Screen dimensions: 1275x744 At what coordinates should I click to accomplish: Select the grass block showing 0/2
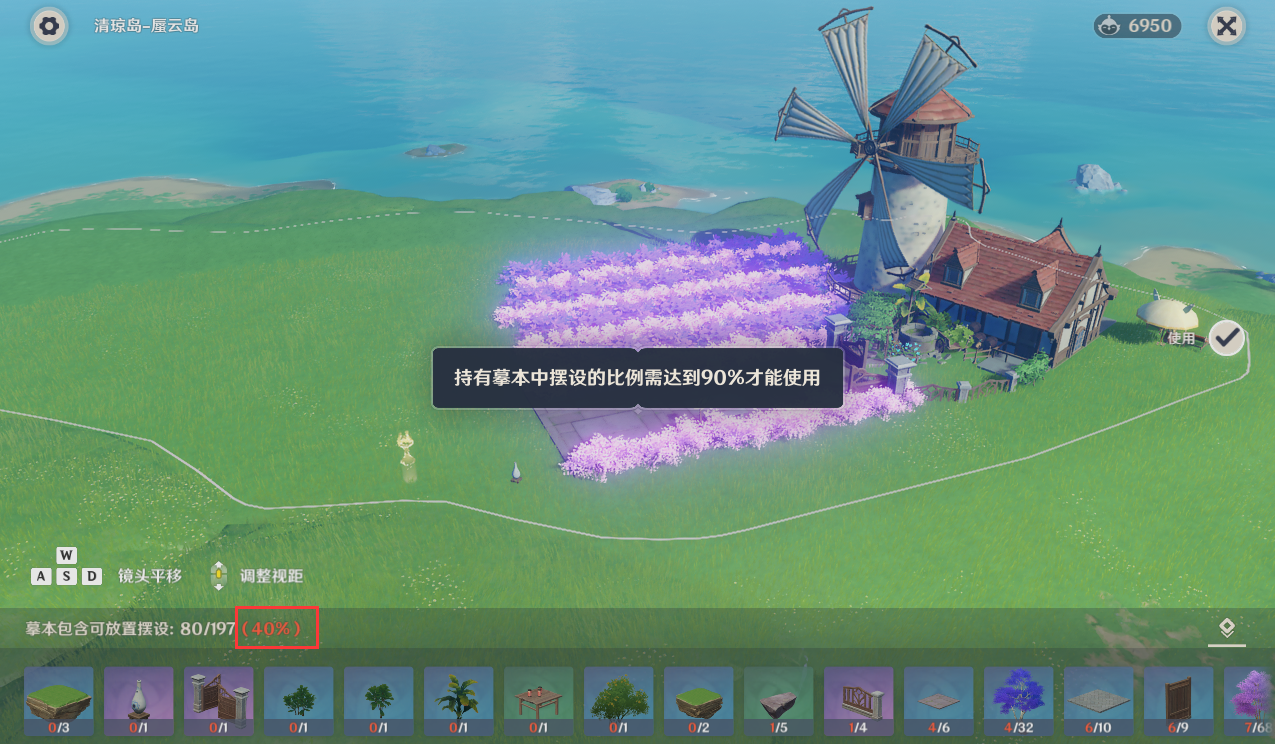point(699,702)
